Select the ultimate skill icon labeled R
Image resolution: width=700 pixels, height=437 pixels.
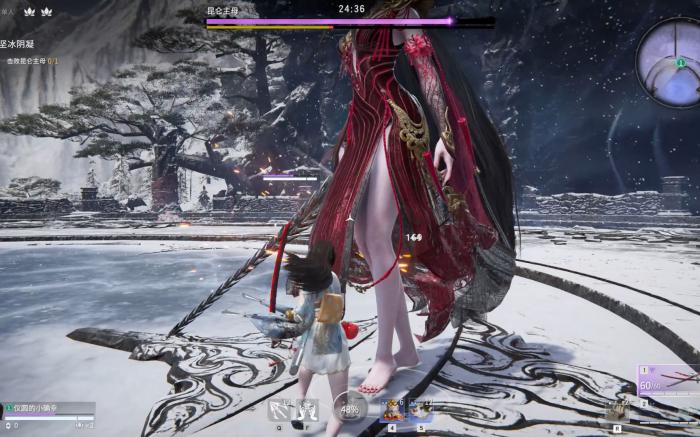click(618, 408)
